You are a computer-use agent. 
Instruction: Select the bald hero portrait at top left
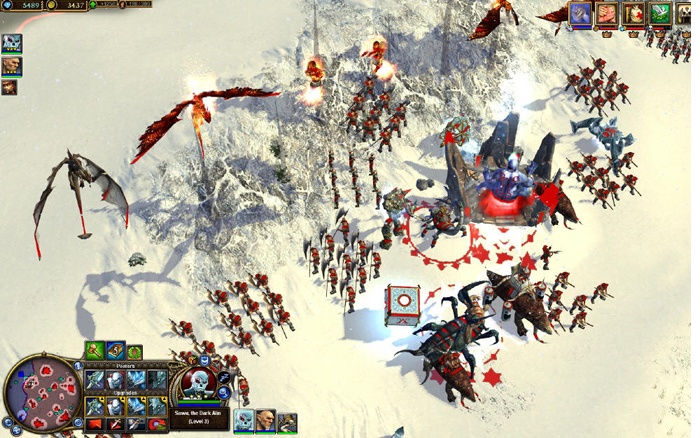click(x=10, y=66)
